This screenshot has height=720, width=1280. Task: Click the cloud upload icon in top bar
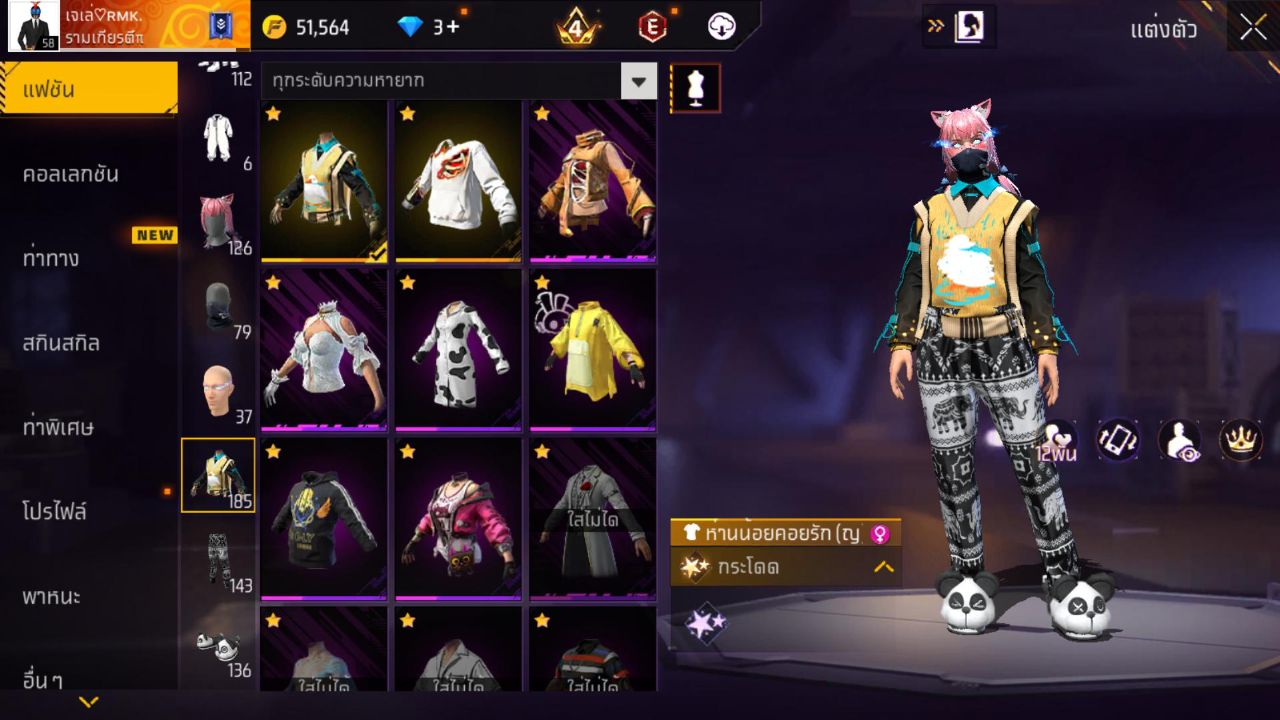coord(721,27)
